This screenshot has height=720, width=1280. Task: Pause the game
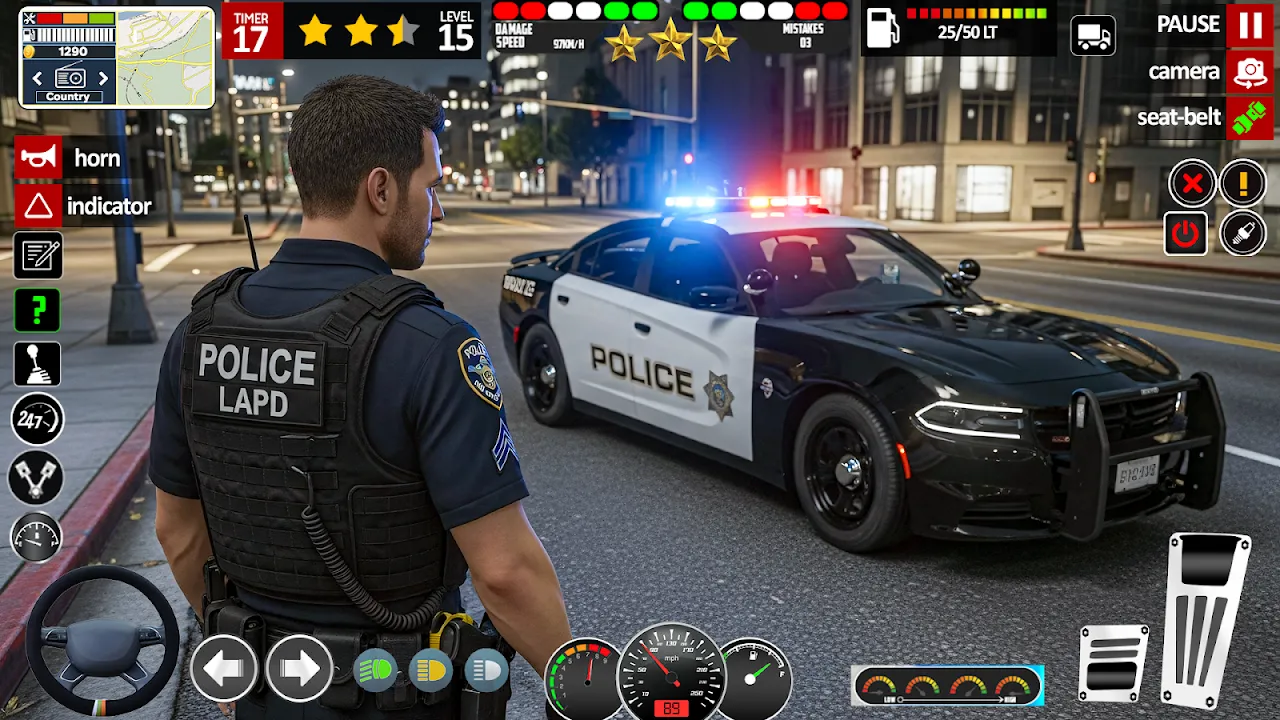(x=1250, y=25)
